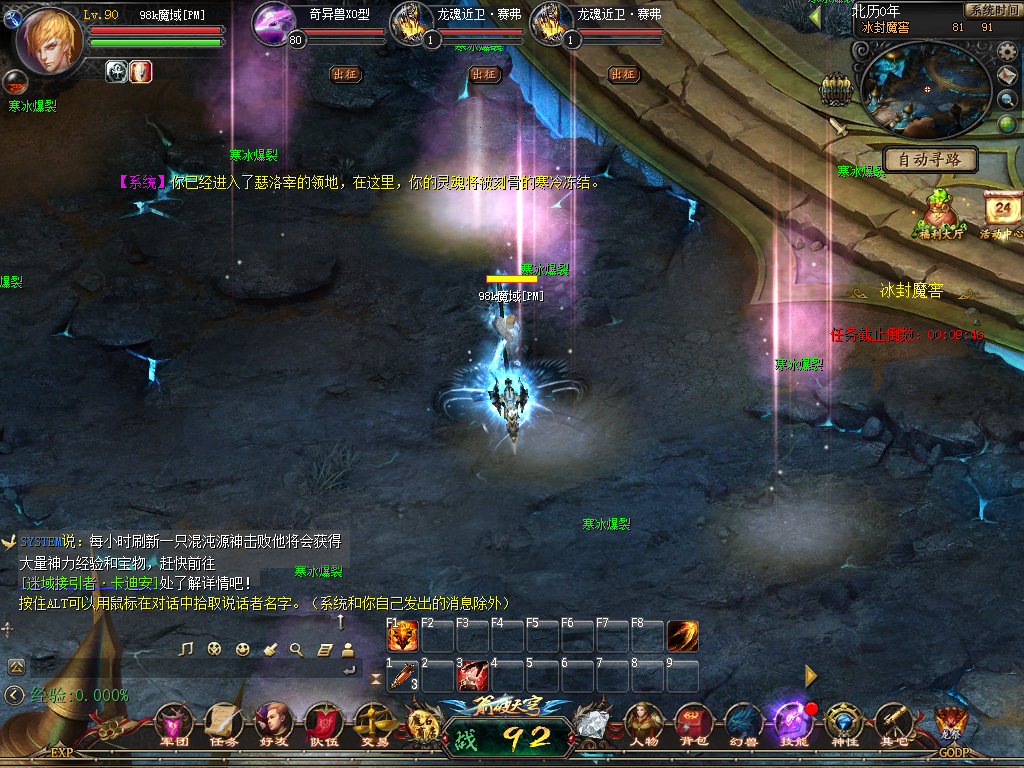Open the 军团 (Legion) menu
Viewport: 1024px width, 768px height.
tap(174, 722)
